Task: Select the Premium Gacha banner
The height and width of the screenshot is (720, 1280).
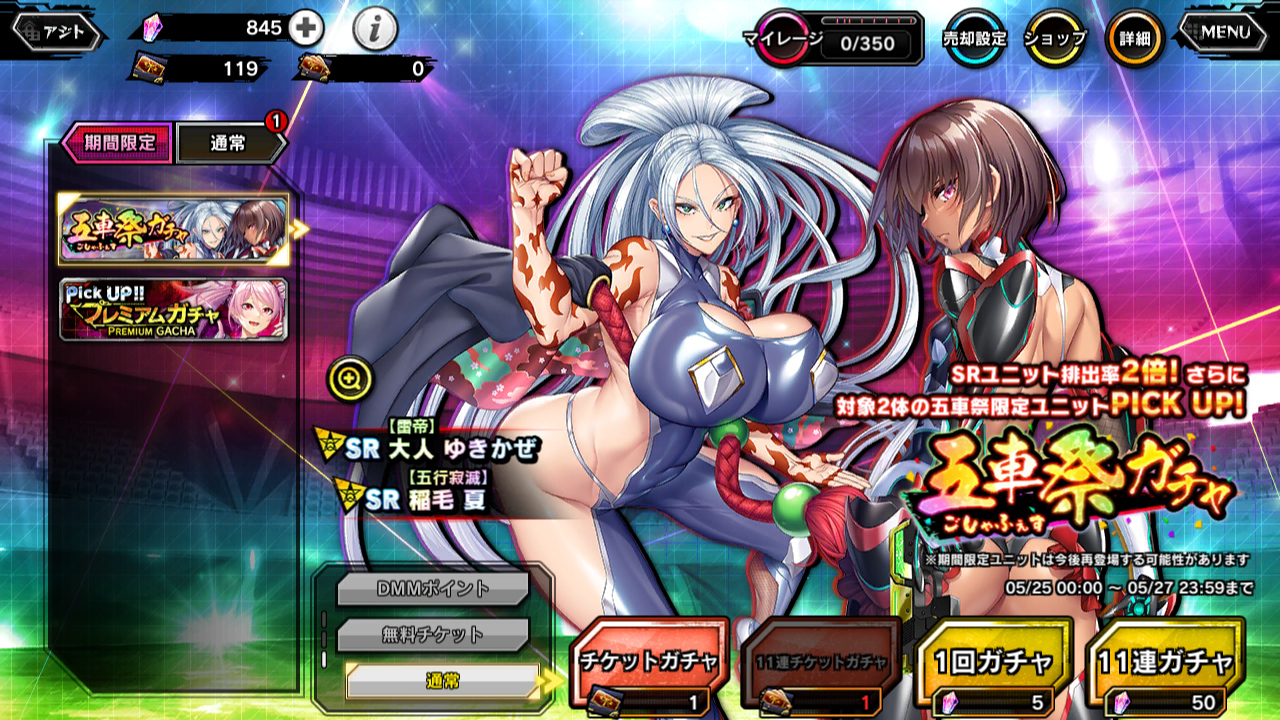Action: 174,309
